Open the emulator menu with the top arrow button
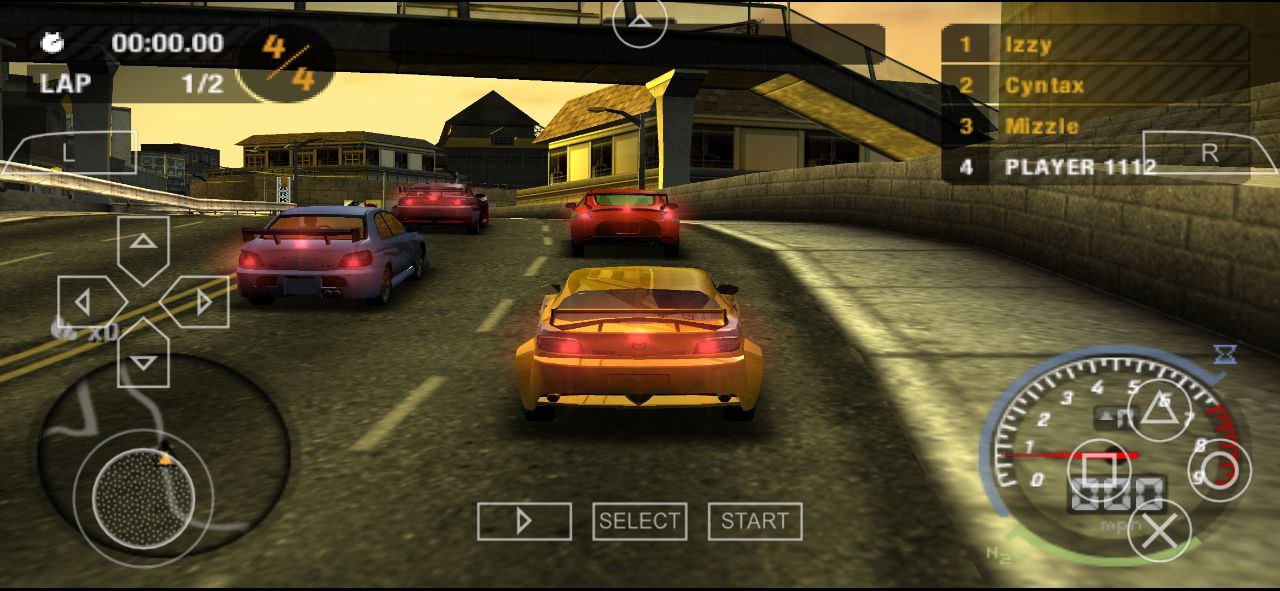This screenshot has width=1280, height=591. (x=640, y=21)
